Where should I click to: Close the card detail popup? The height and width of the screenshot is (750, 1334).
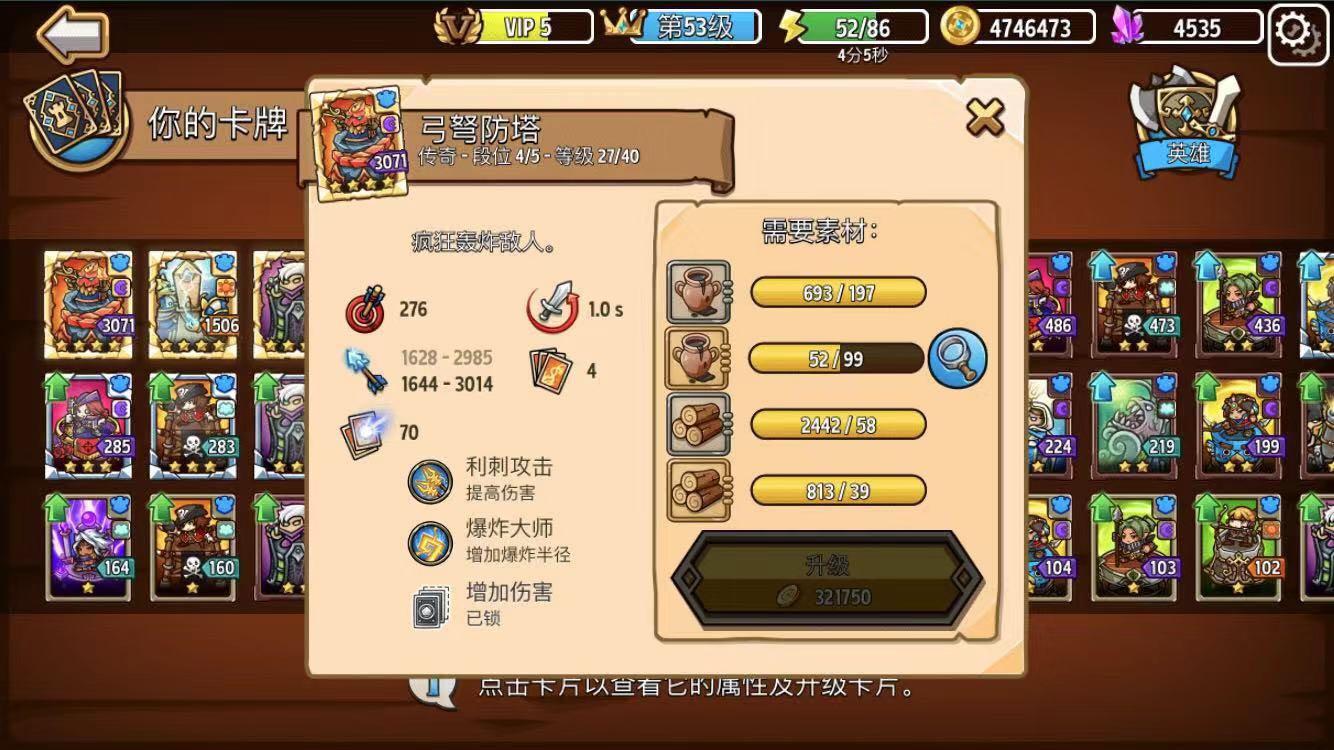coord(988,116)
